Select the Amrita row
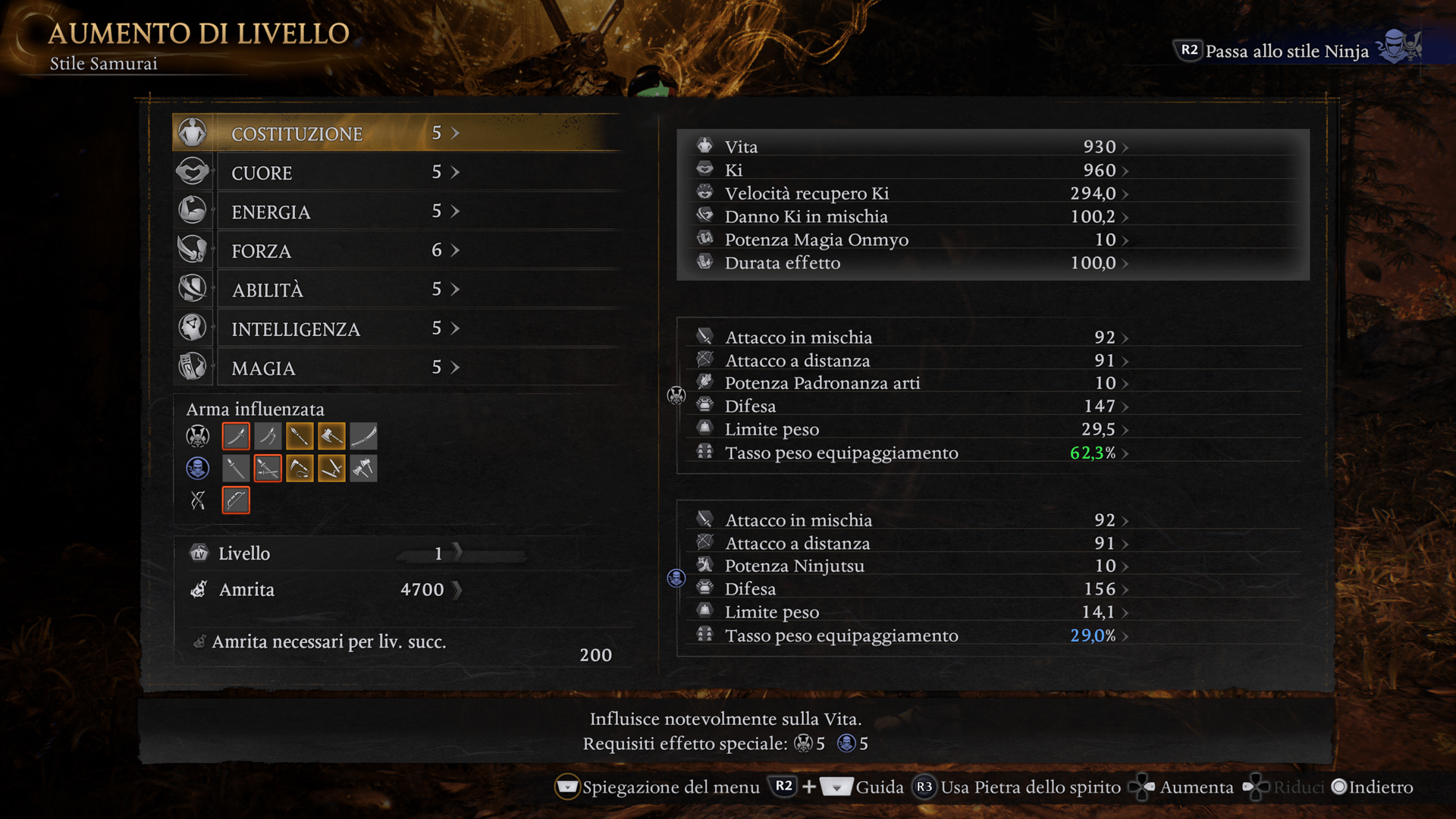This screenshot has height=819, width=1456. click(x=326, y=589)
